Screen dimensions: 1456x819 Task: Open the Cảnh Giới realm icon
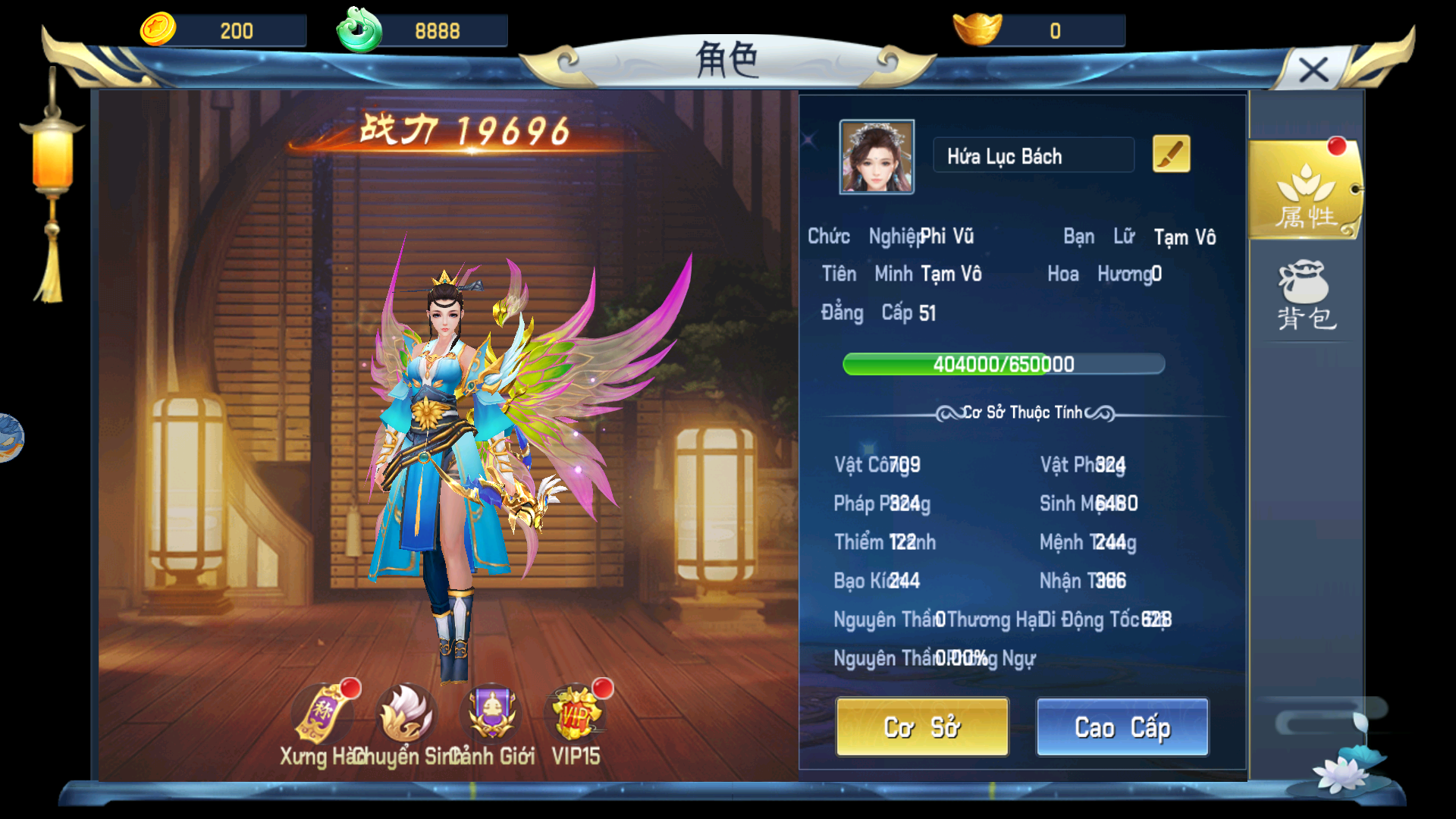pyautogui.click(x=492, y=714)
